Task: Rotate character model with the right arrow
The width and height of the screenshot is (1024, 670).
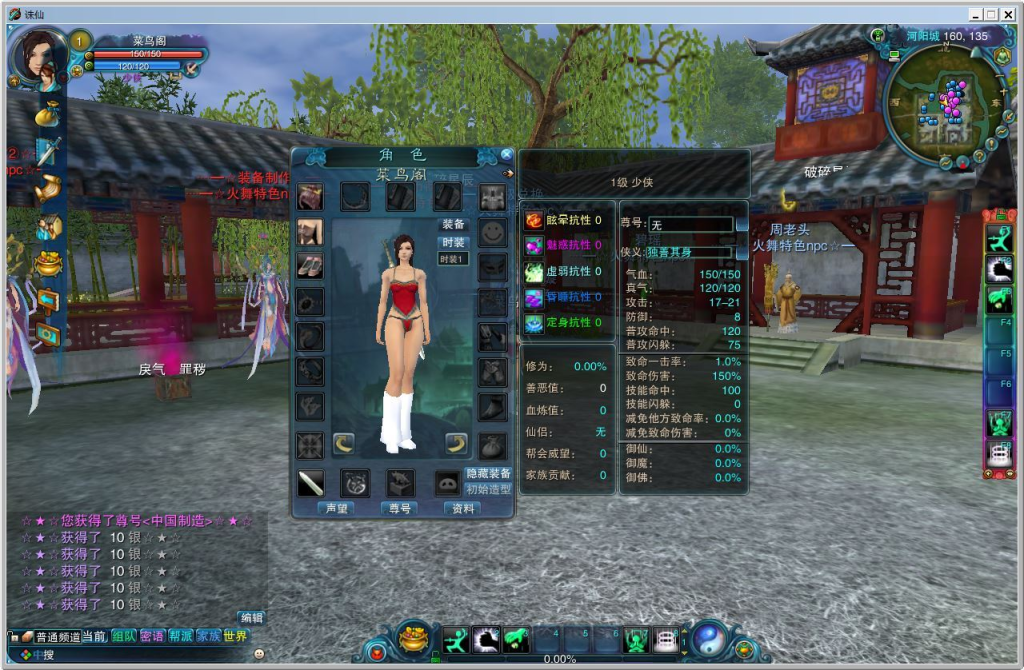Action: (x=457, y=443)
